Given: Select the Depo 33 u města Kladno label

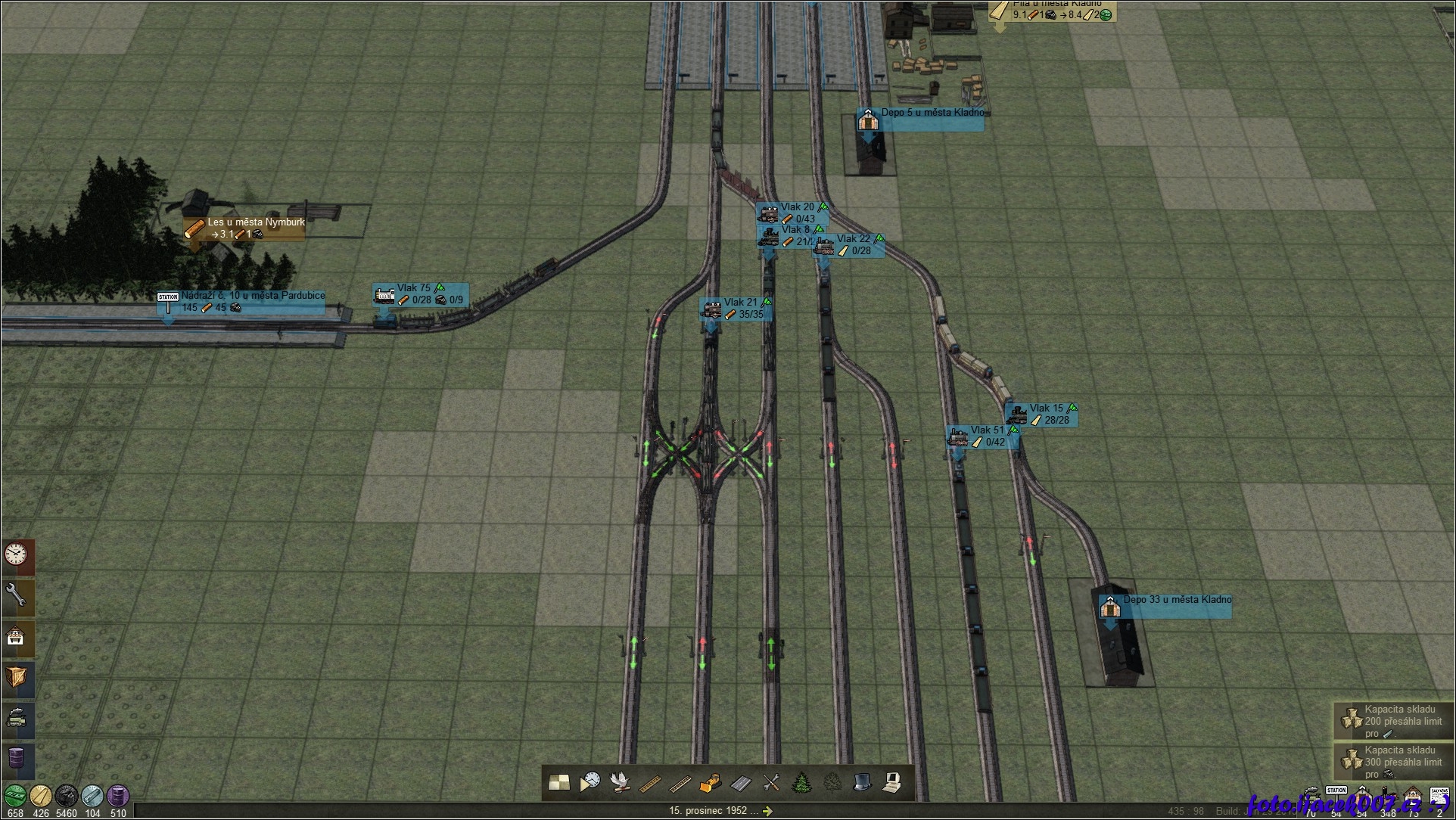Looking at the screenshot, I should pos(1176,600).
